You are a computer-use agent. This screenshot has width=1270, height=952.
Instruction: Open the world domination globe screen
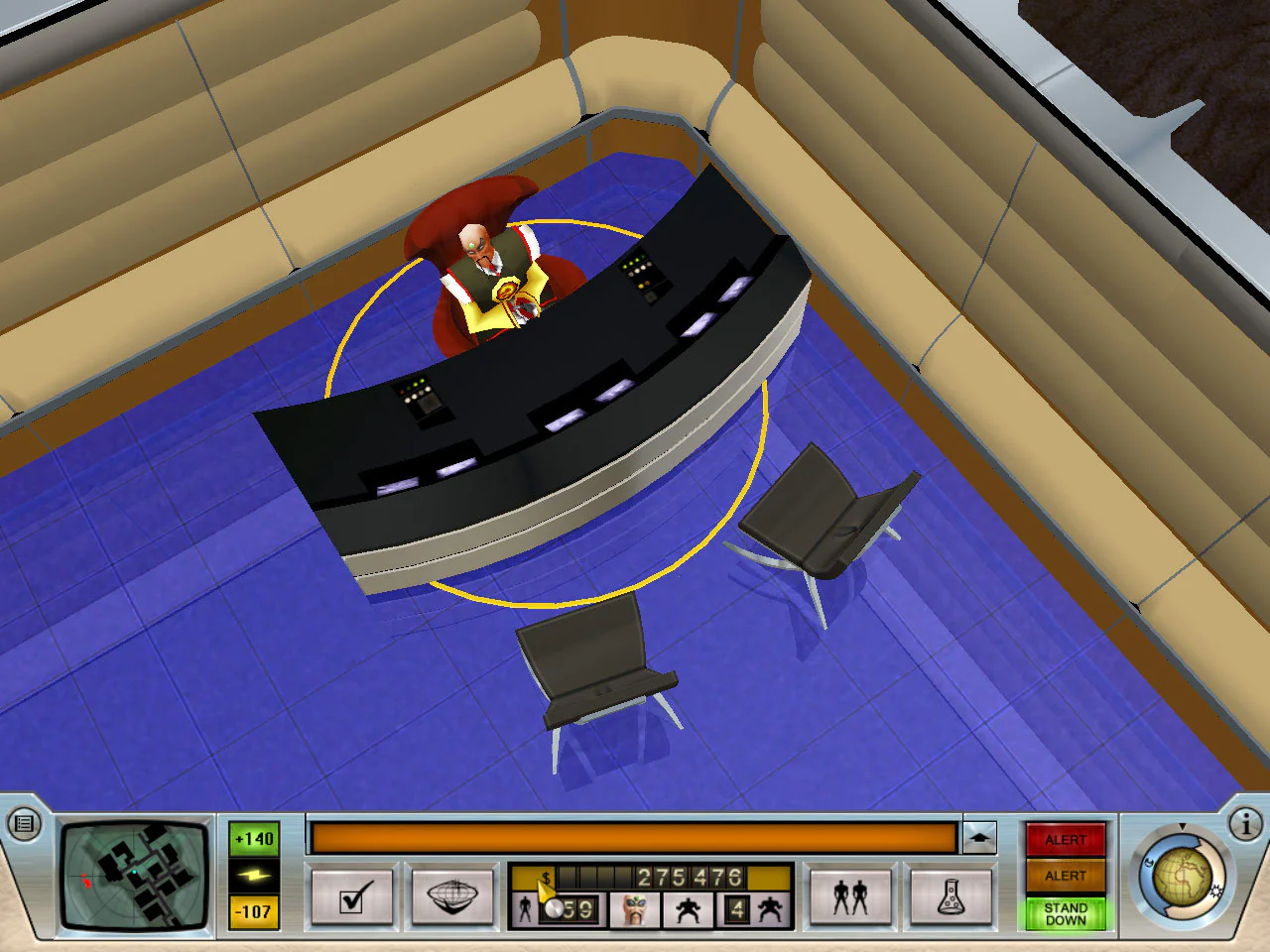[x=454, y=895]
